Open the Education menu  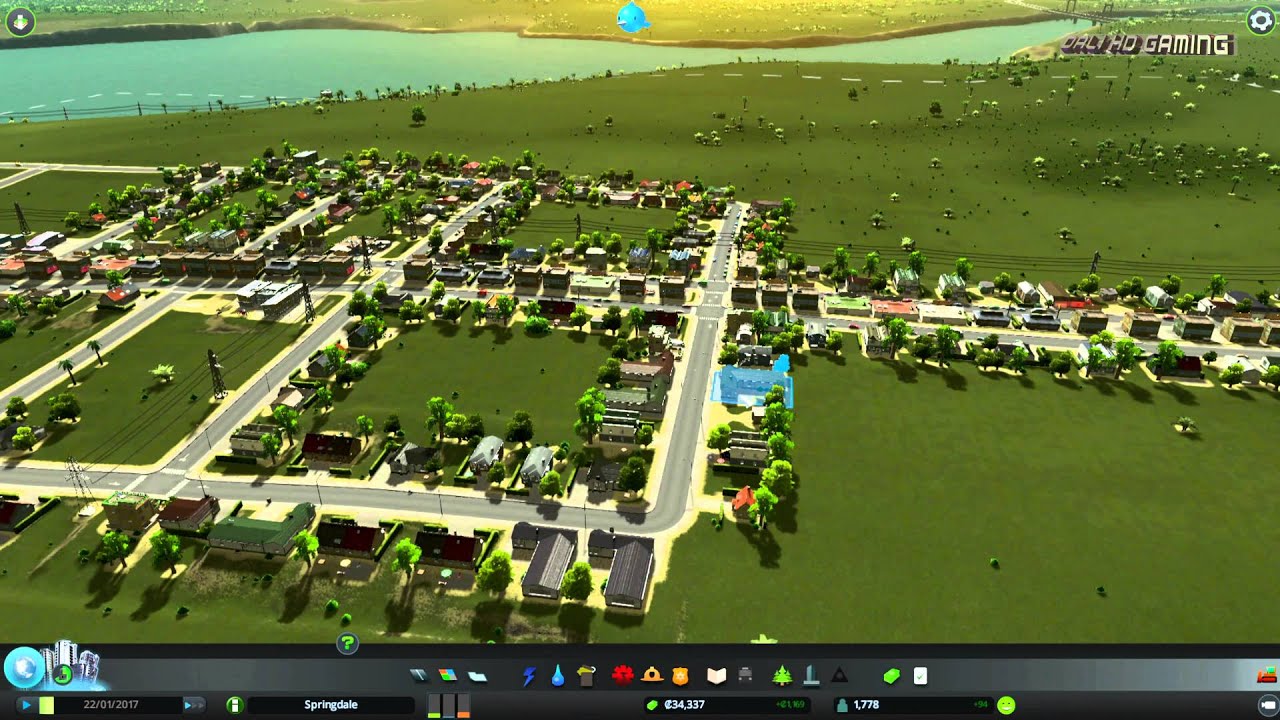tap(715, 675)
